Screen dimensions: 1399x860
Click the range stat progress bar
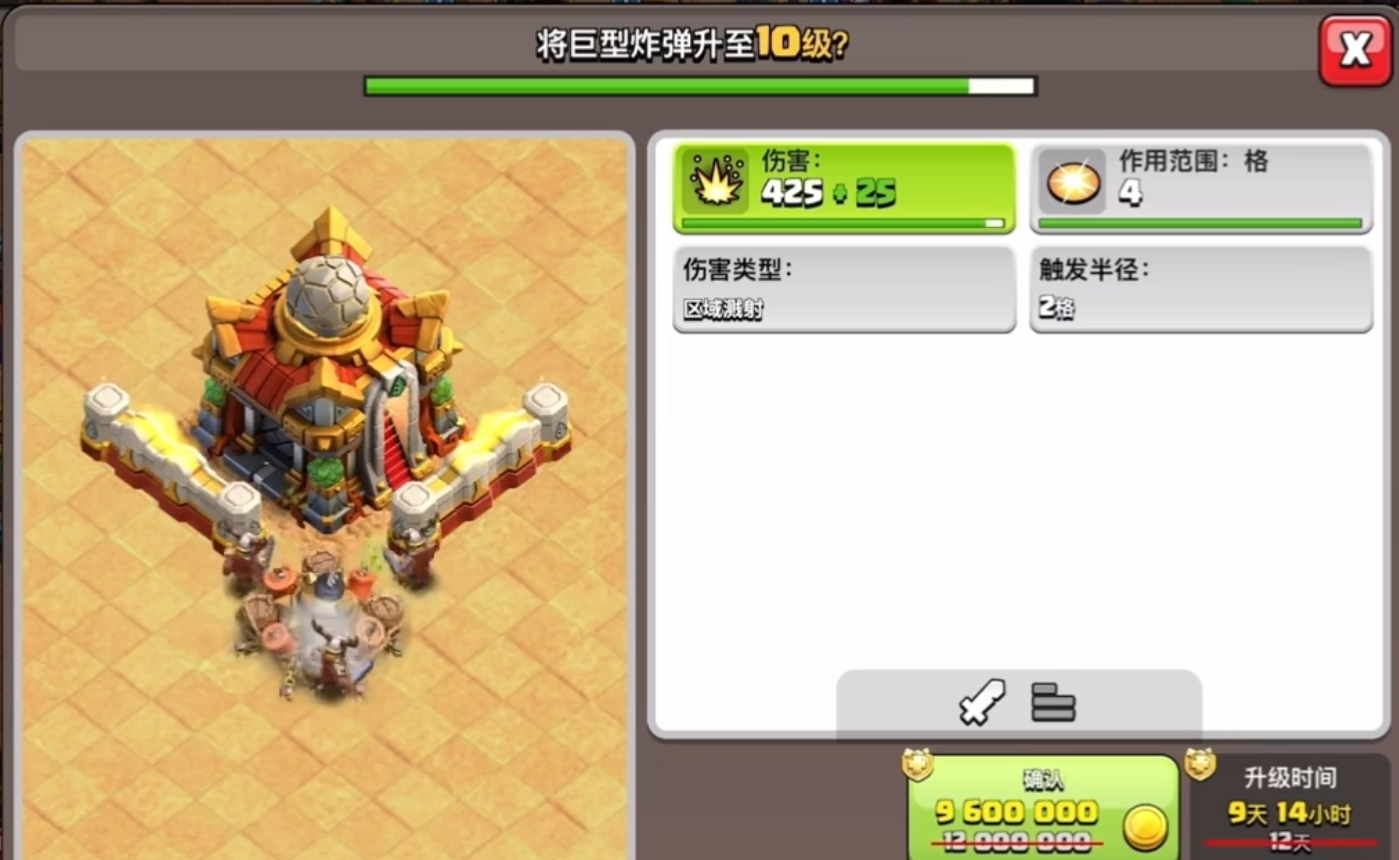tap(1201, 223)
